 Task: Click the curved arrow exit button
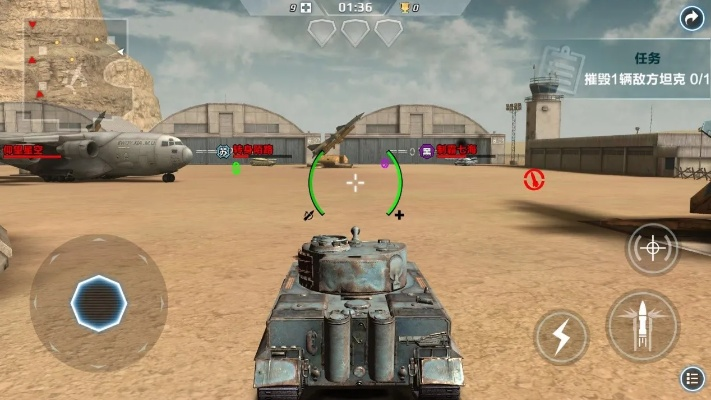point(692,18)
